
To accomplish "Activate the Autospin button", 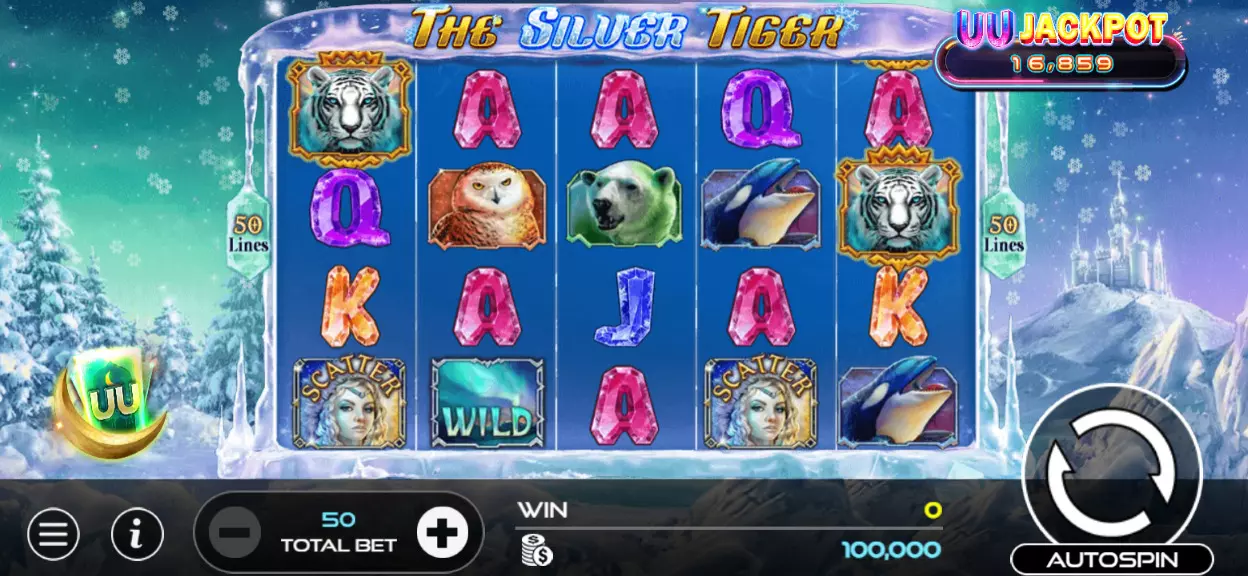I will [x=1111, y=559].
